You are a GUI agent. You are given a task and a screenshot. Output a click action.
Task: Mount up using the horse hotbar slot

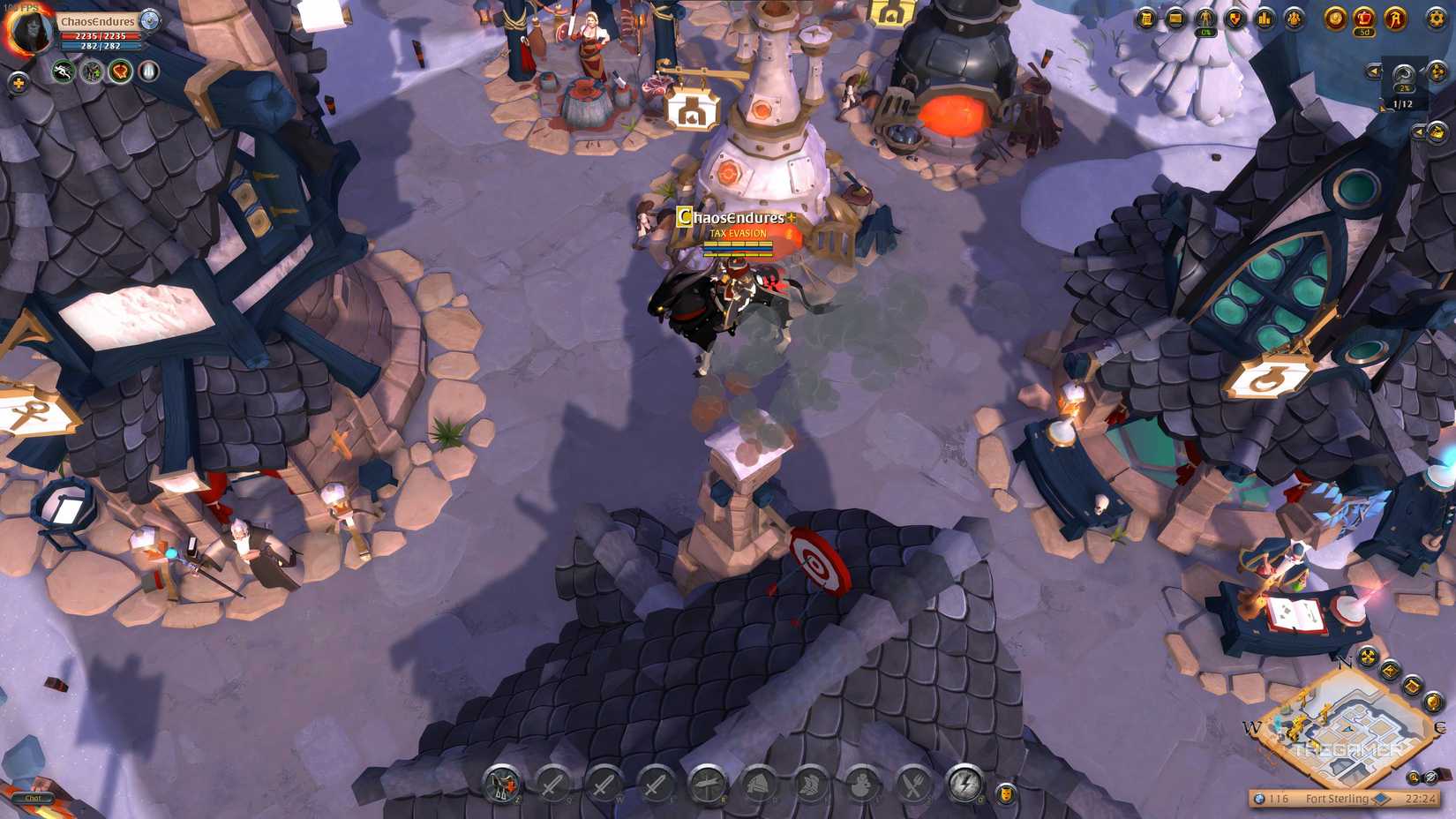[x=503, y=784]
